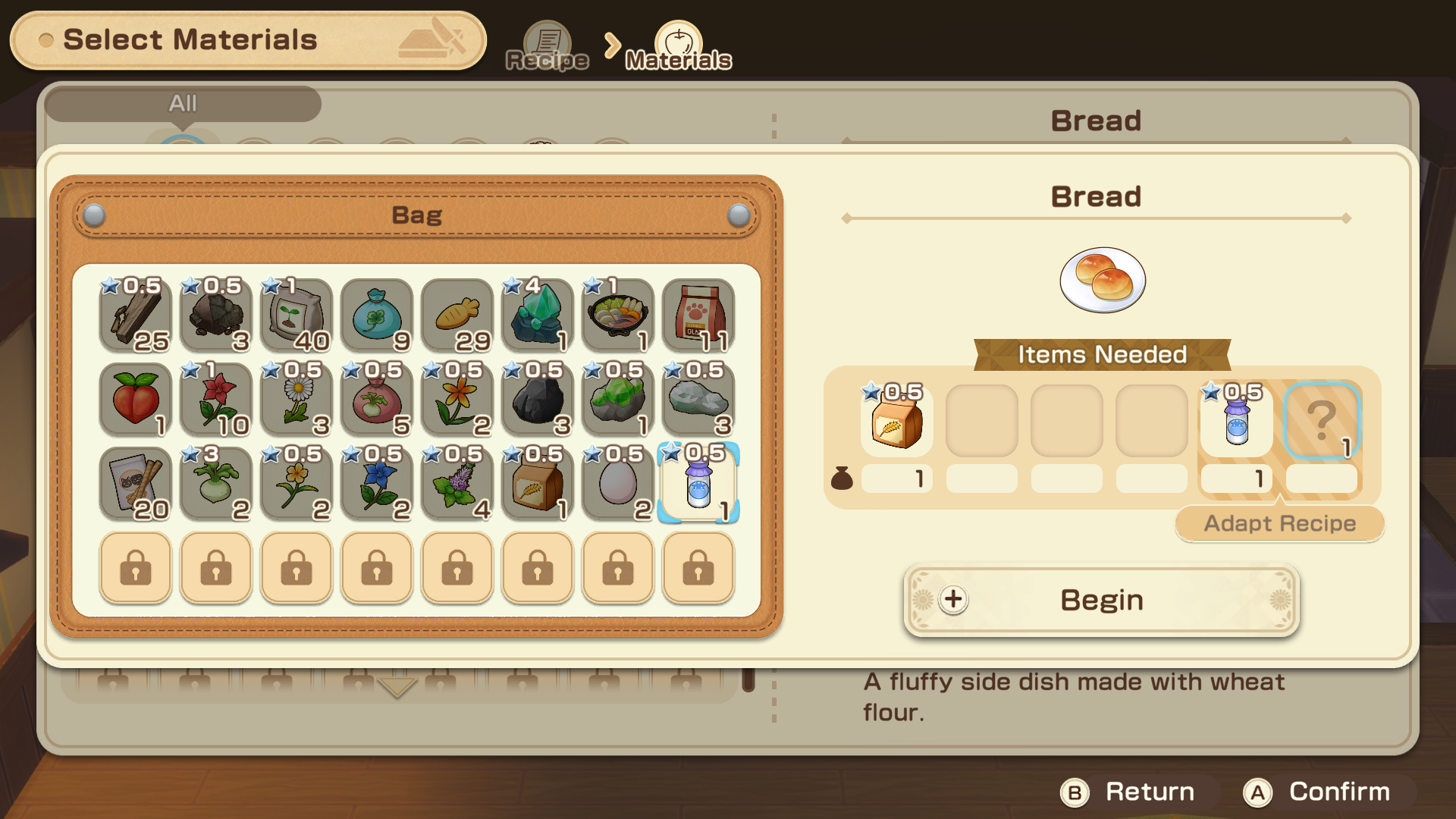Screen dimensions: 1456x819
Task: Click the Adapt Recipe label
Action: (1279, 523)
